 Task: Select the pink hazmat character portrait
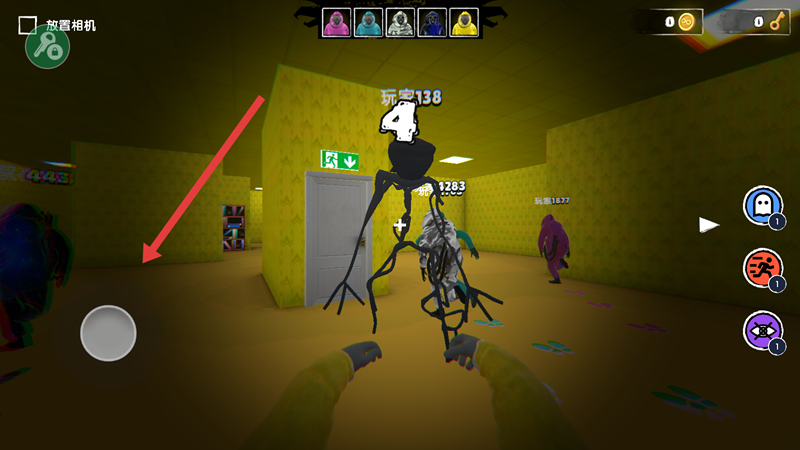coord(337,22)
